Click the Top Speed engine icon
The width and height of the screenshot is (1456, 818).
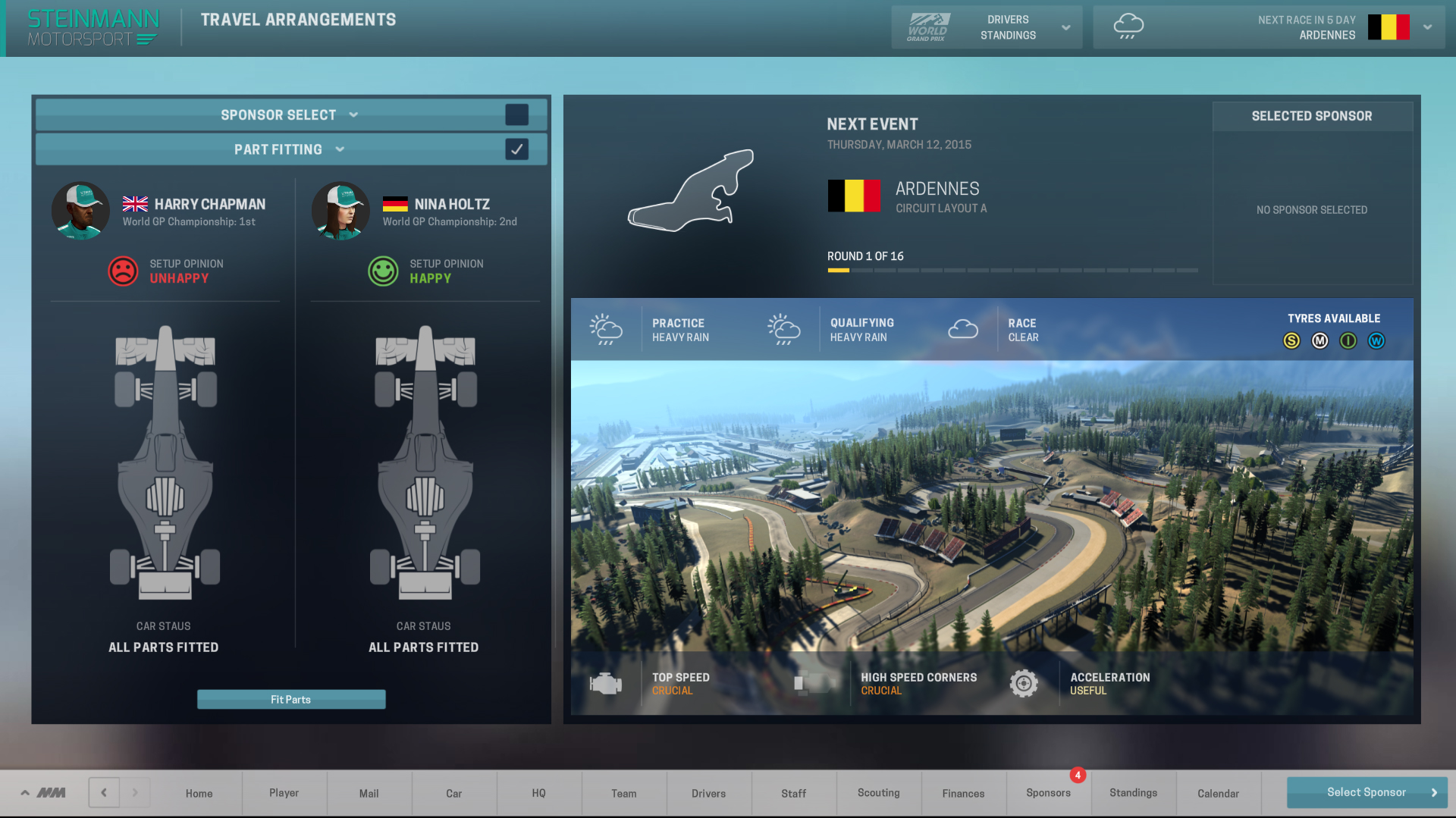pos(604,683)
